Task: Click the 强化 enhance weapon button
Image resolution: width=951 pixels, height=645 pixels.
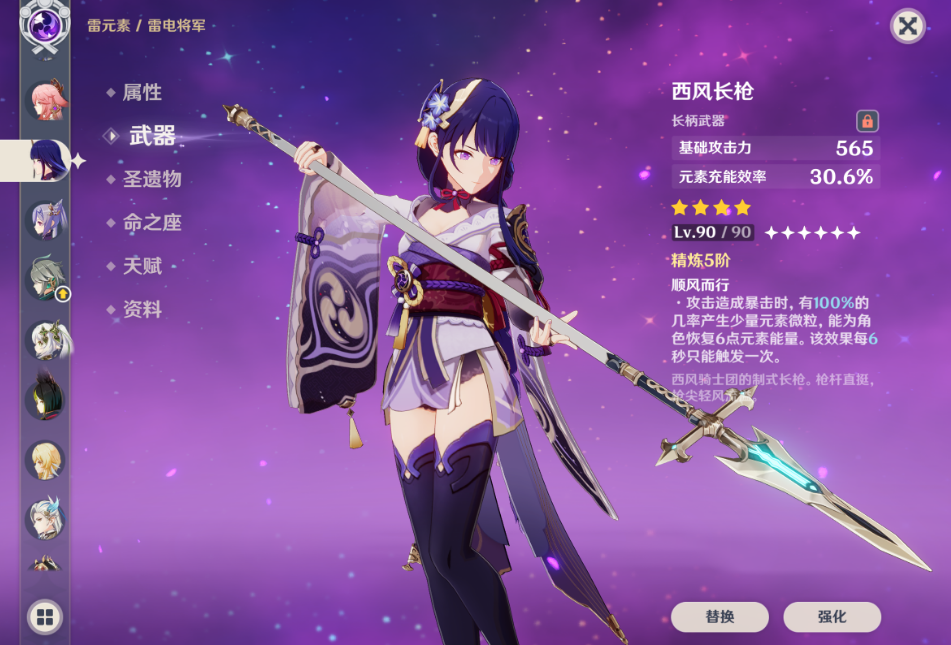Action: coord(831,617)
